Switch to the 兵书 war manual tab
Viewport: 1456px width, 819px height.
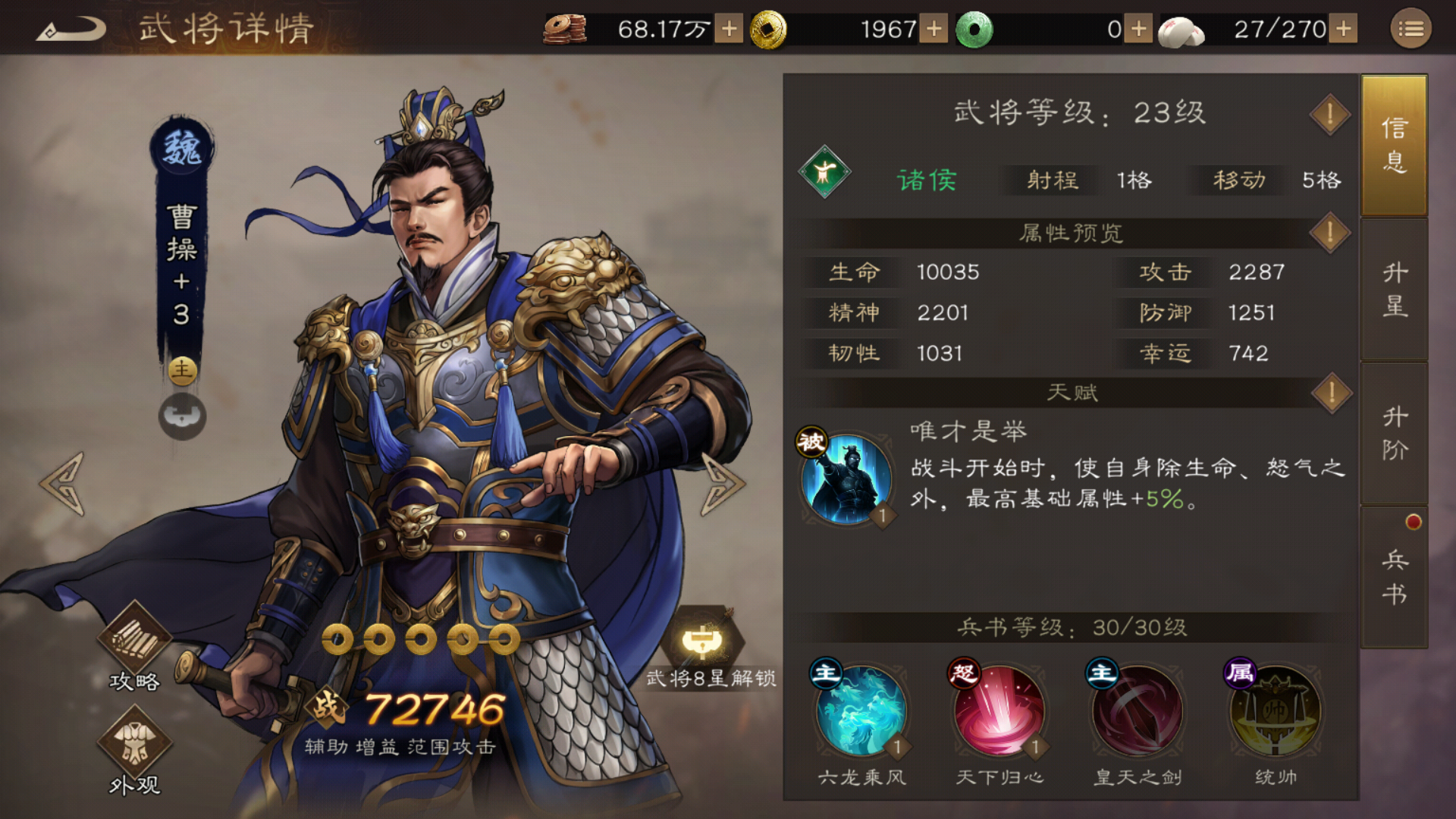coord(1394,576)
